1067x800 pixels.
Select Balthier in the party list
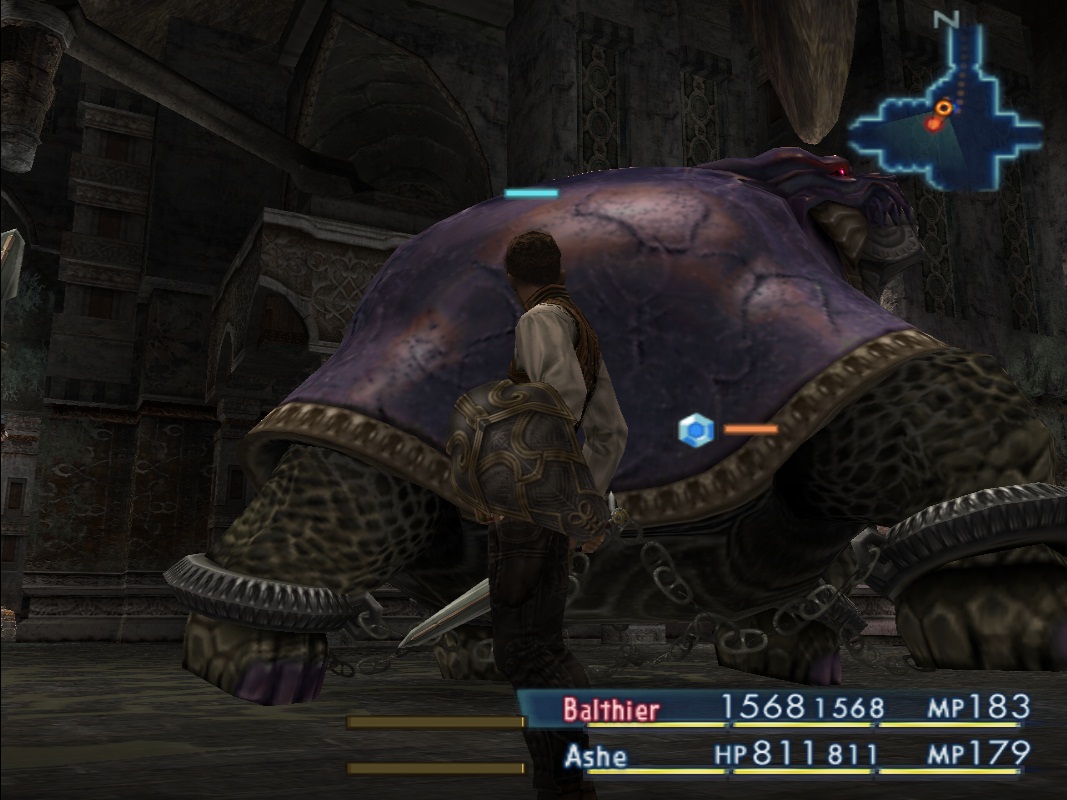(610, 710)
